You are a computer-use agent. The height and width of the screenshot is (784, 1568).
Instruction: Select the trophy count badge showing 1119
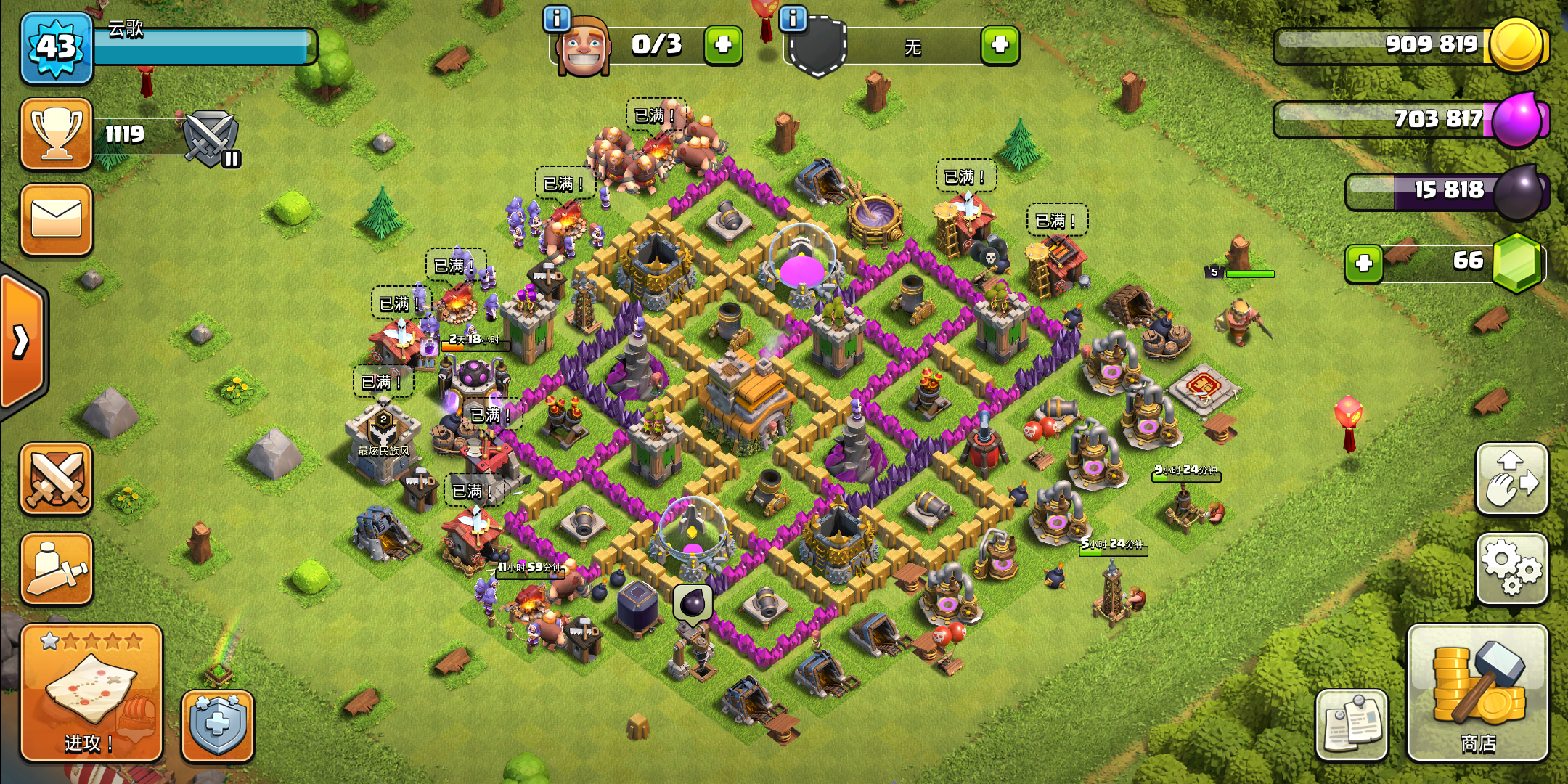click(x=57, y=134)
